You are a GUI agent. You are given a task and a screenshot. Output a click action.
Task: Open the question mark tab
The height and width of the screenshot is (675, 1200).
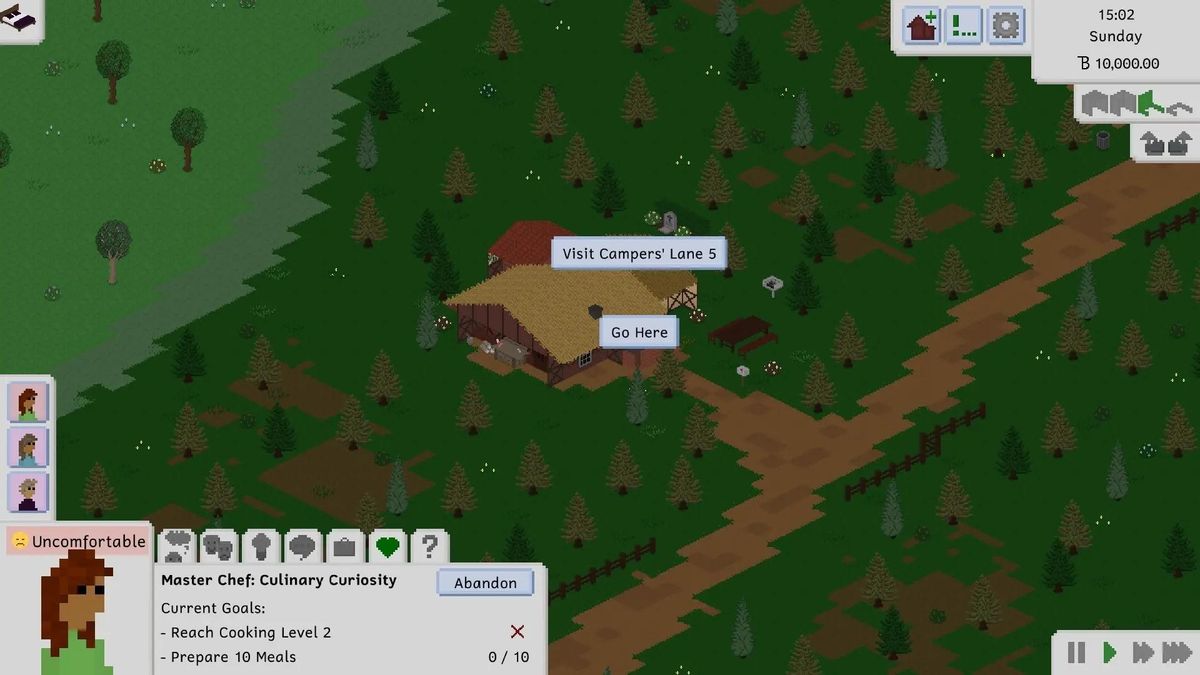pos(429,547)
